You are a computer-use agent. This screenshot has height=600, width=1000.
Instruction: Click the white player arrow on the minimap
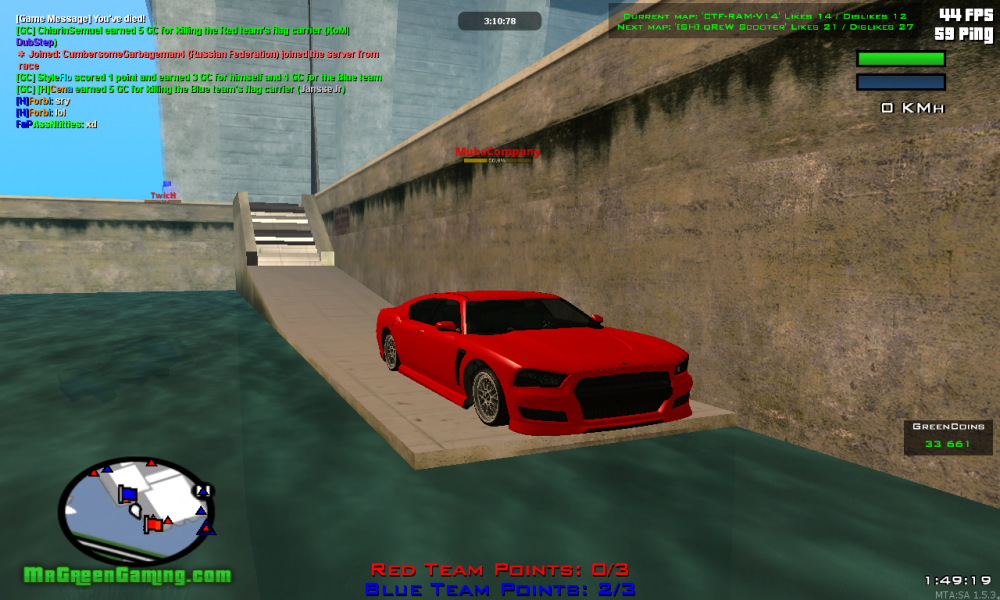133,510
